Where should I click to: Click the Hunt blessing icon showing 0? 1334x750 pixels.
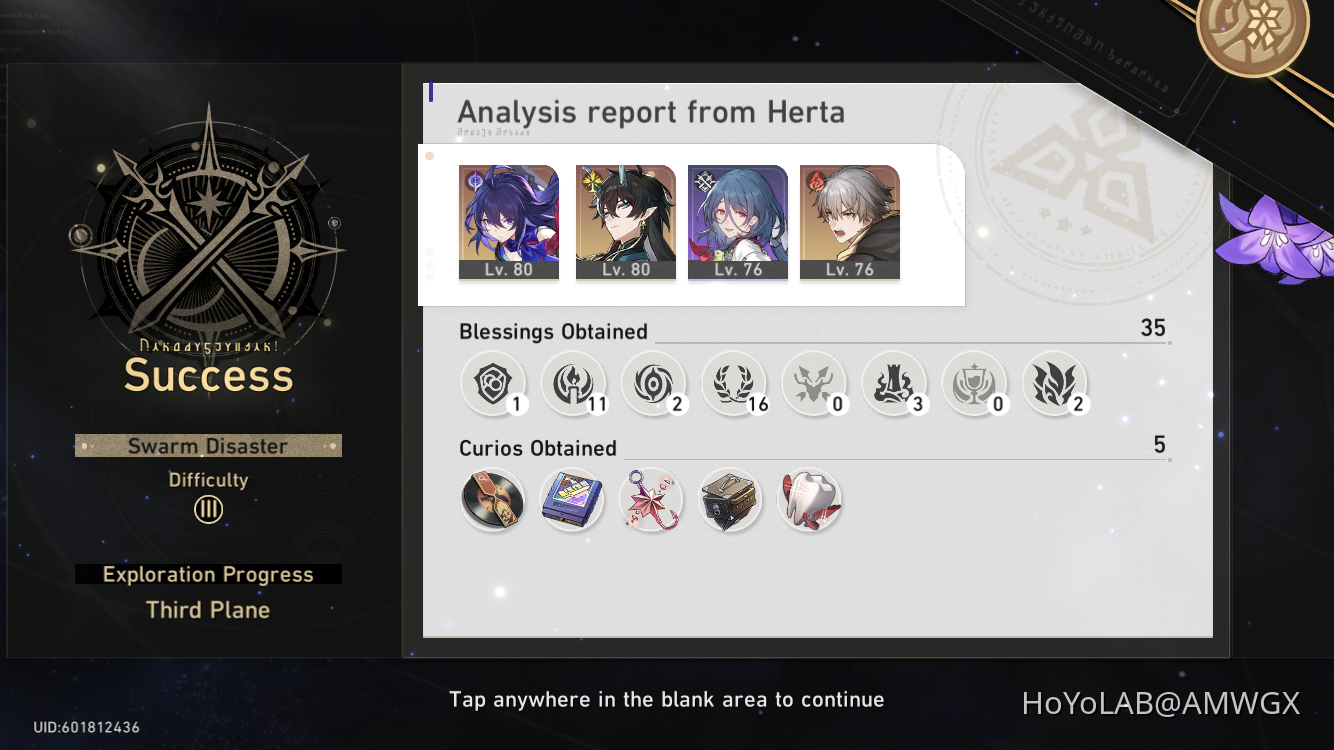[x=815, y=383]
